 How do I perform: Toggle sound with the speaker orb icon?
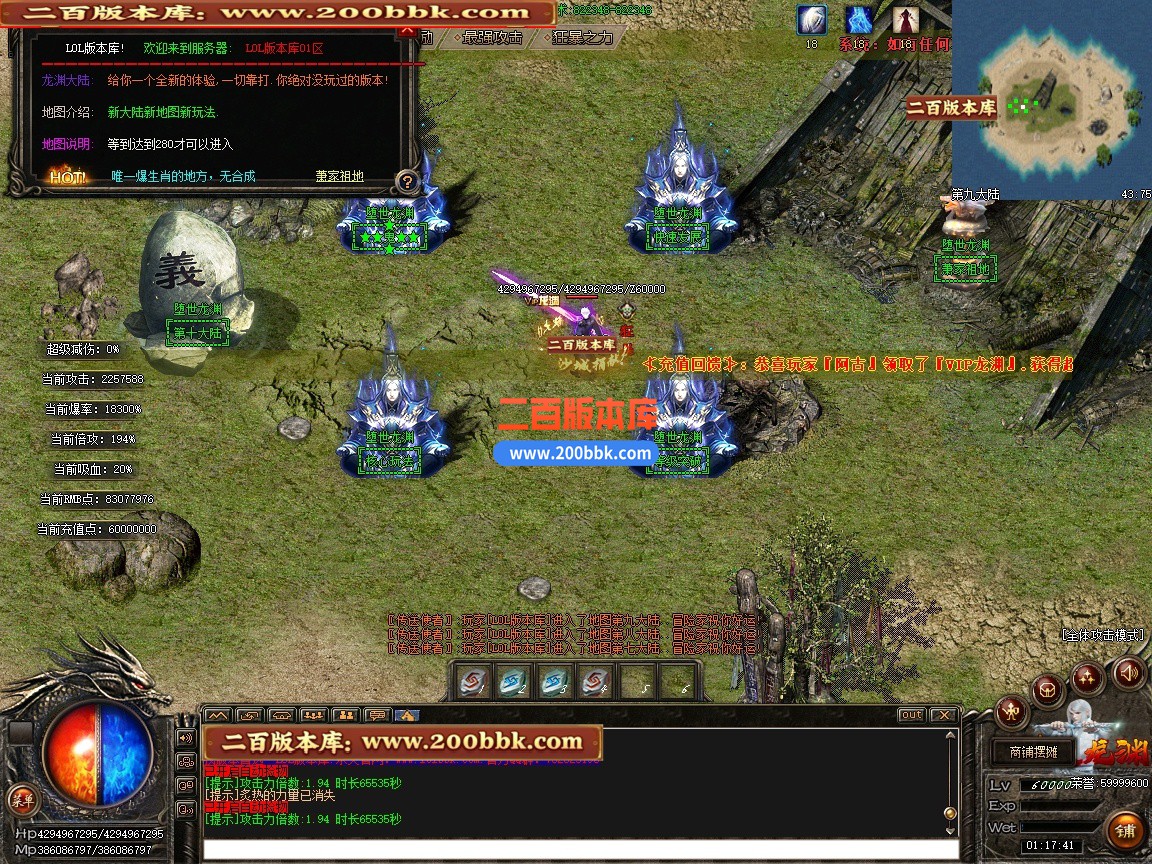[1128, 673]
